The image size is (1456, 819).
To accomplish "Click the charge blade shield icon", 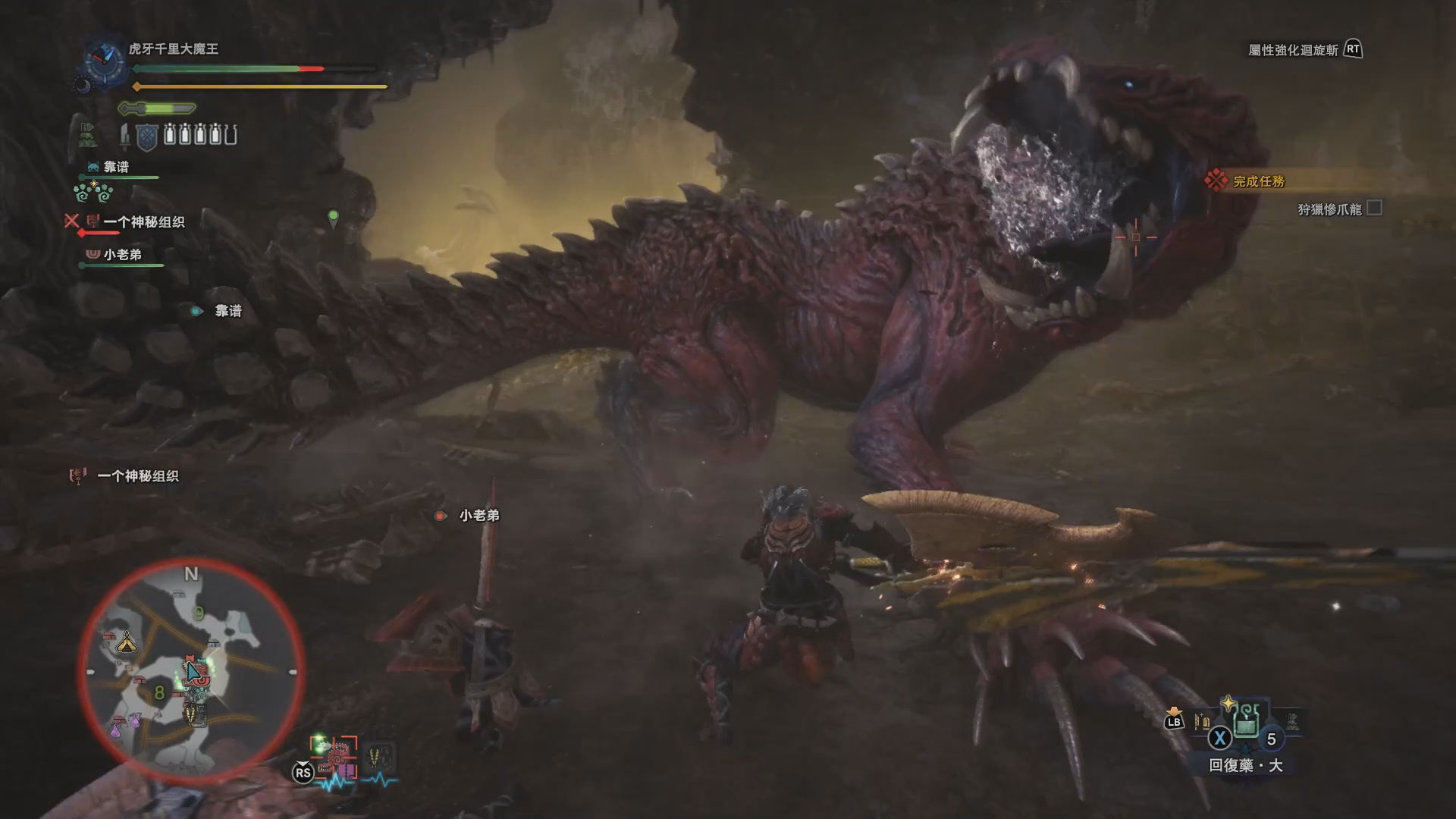I will pos(146,136).
